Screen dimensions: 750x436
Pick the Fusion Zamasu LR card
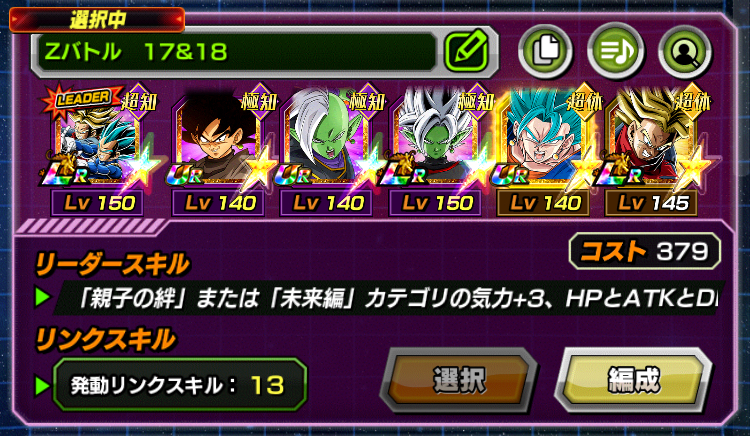(434, 140)
